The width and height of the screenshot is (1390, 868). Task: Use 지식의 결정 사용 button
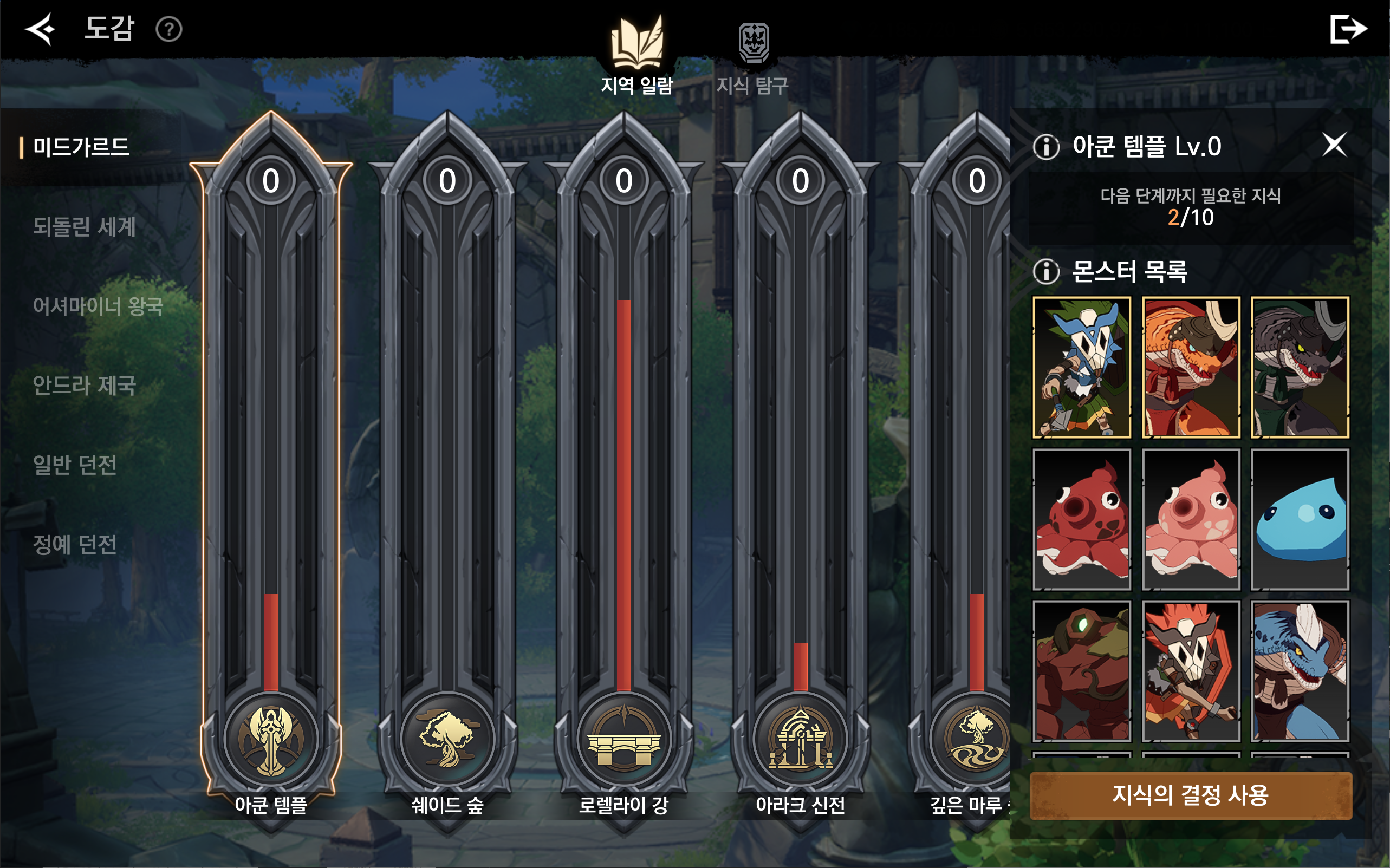pos(1190,795)
